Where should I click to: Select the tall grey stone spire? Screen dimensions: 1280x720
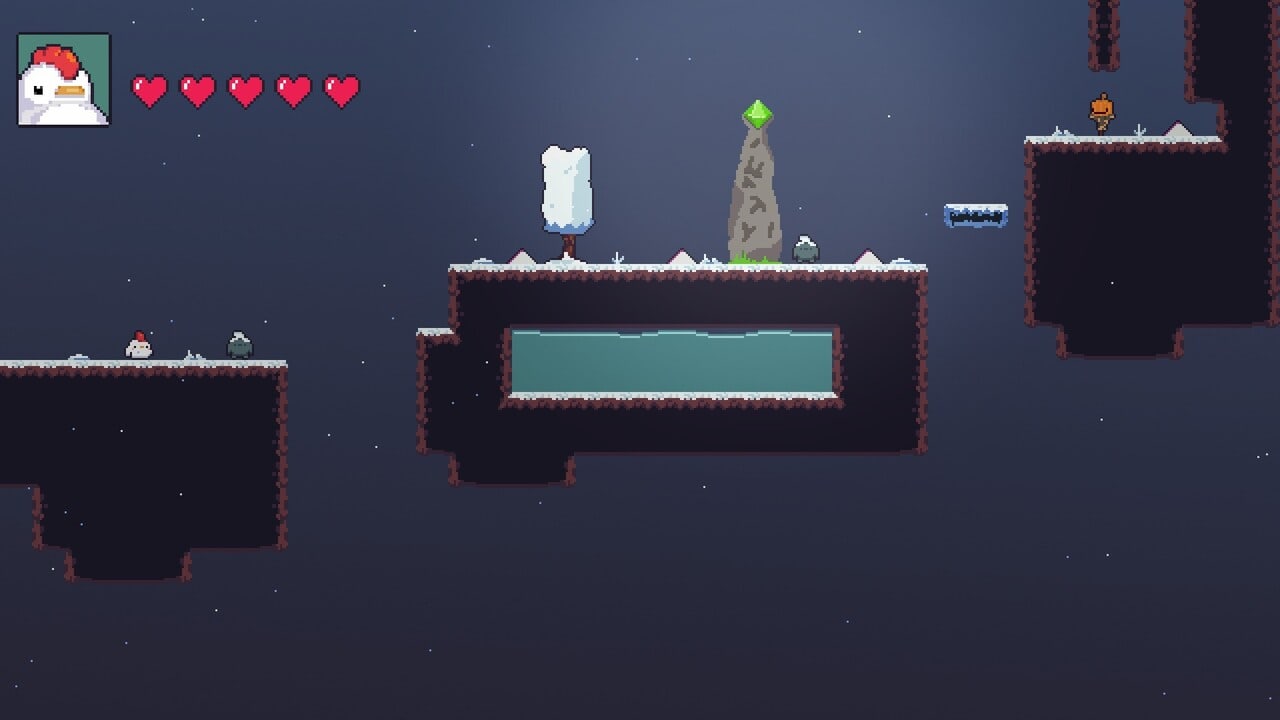click(x=755, y=190)
